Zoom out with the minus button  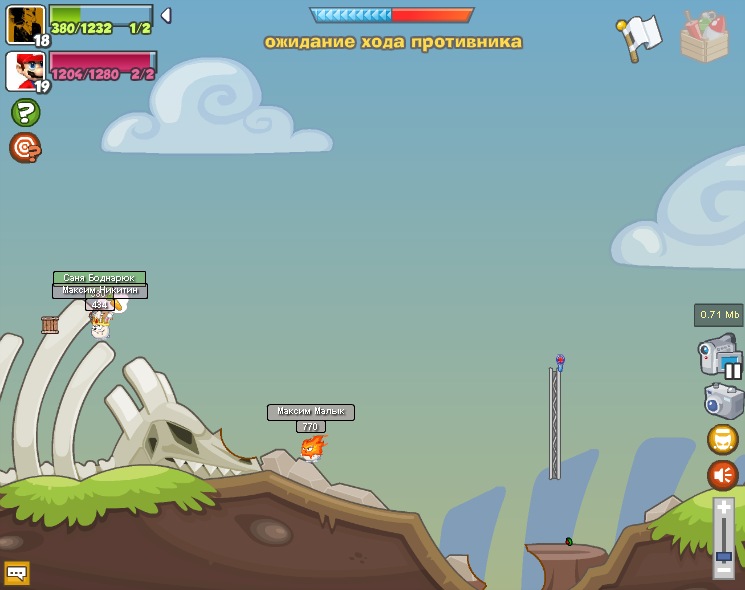coord(723,571)
